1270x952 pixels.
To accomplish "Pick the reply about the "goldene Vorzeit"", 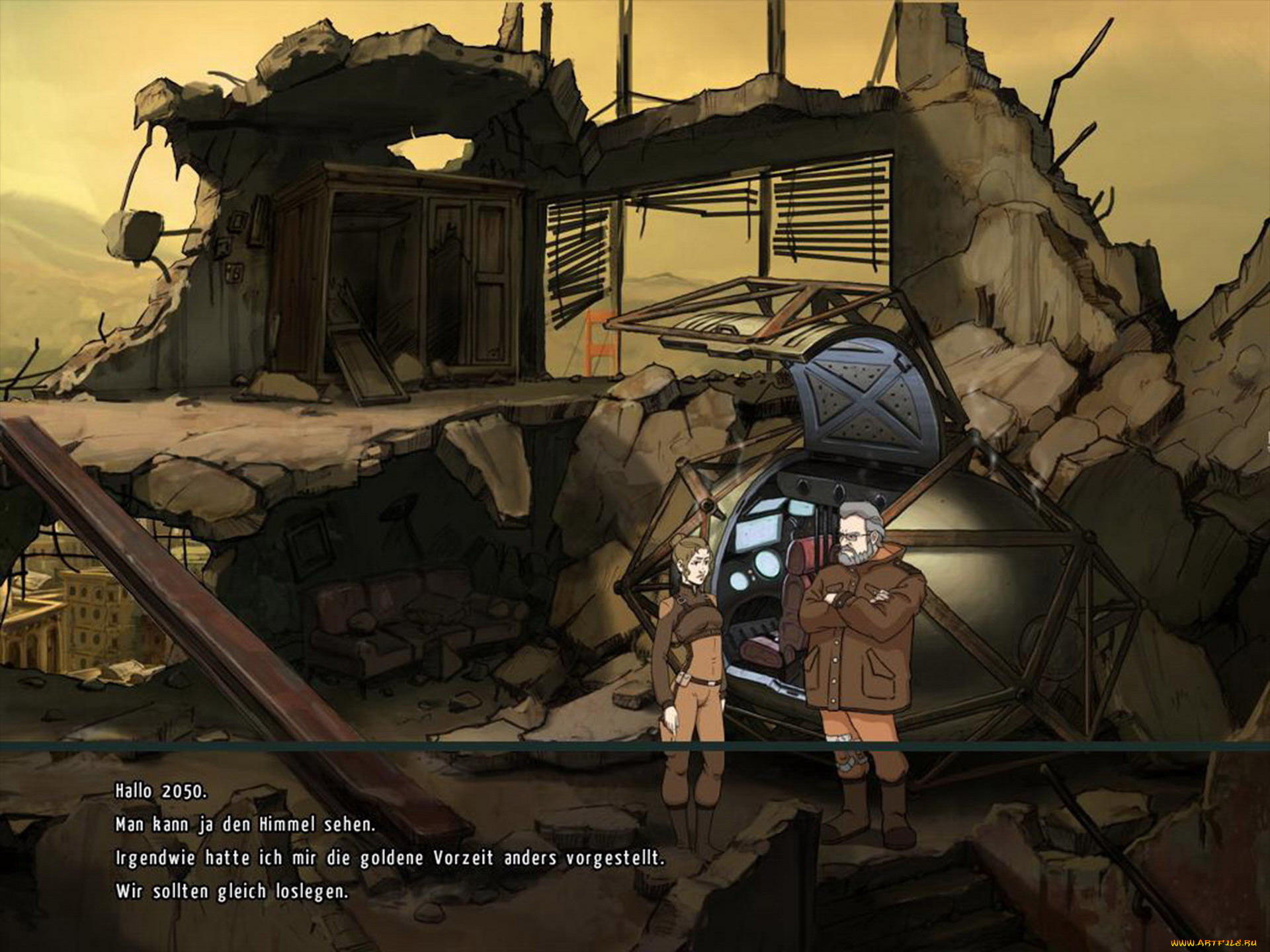I will point(389,858).
